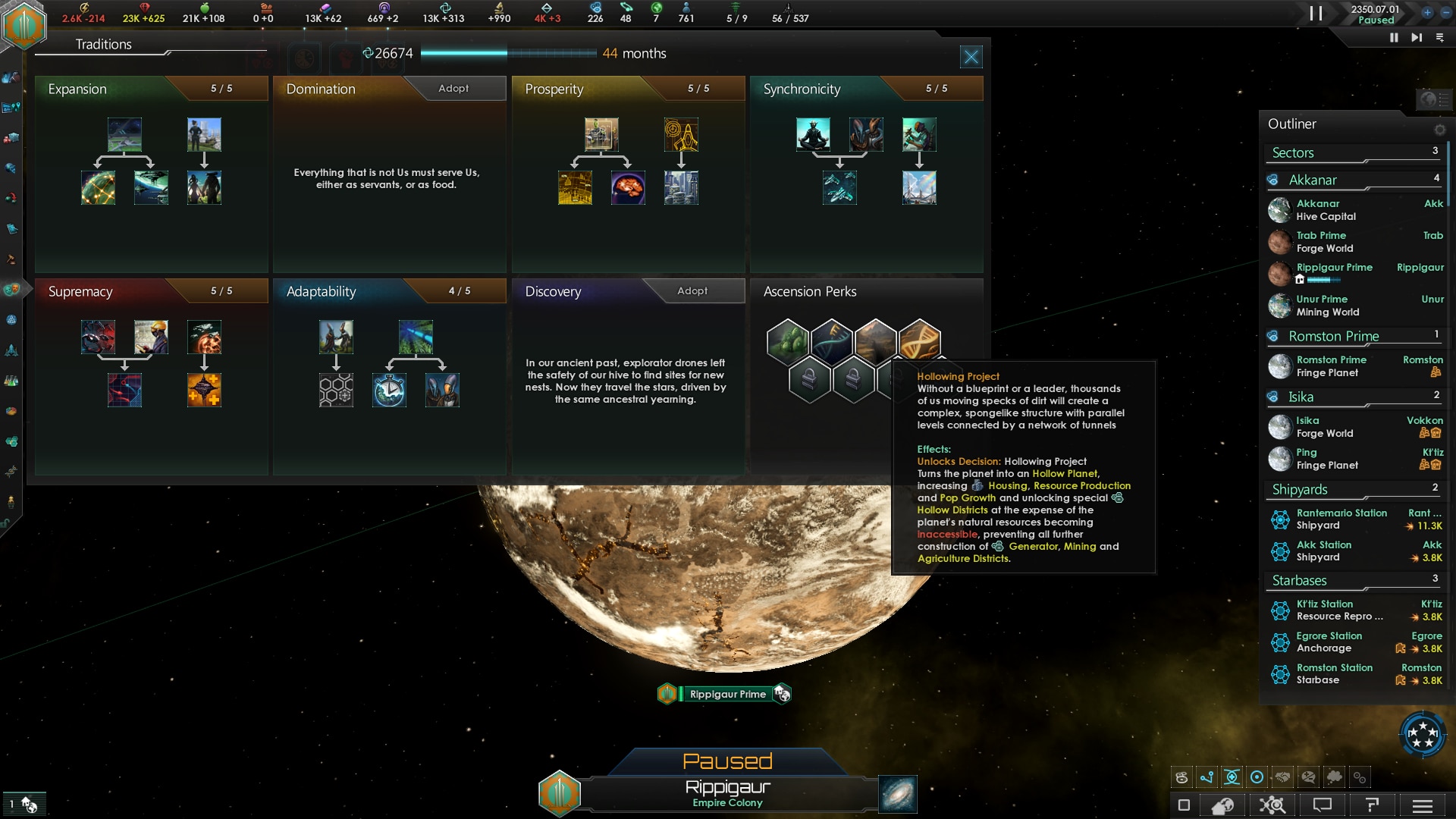The width and height of the screenshot is (1456, 819).
Task: Open the Outliner settings gear
Action: coord(1439,130)
